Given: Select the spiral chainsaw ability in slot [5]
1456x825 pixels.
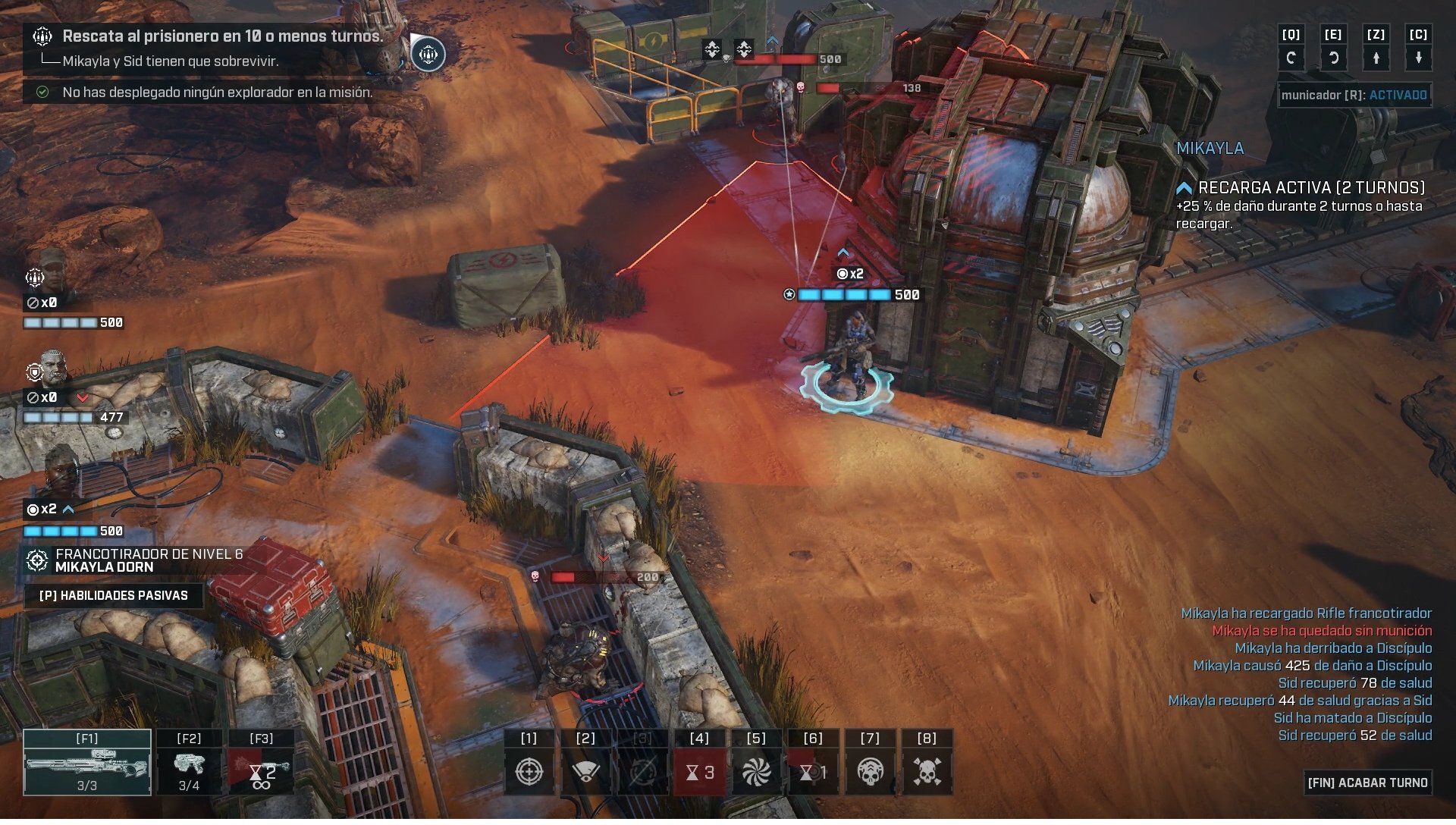Looking at the screenshot, I should [x=757, y=770].
